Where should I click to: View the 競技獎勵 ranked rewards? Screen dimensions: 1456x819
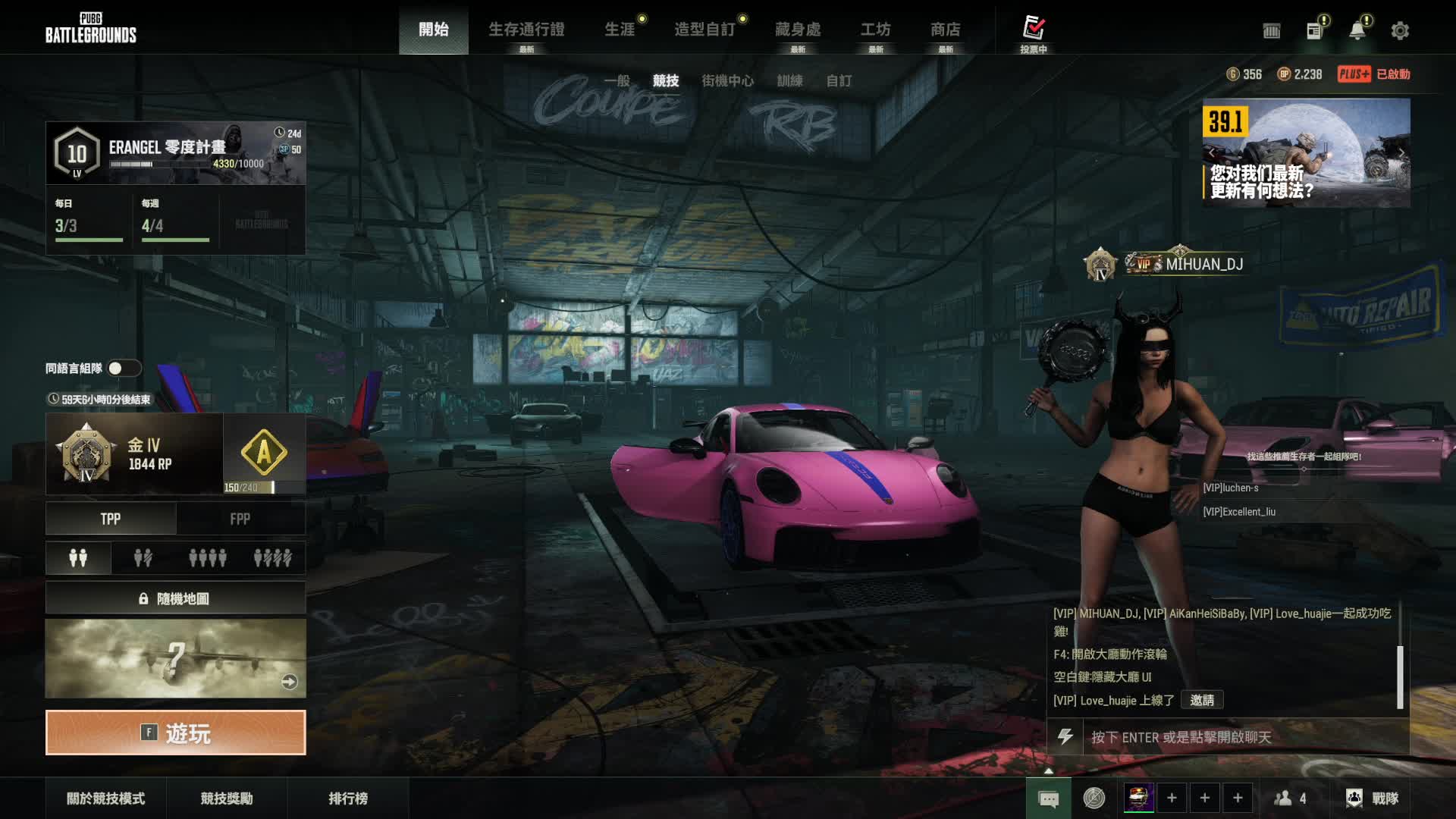(x=227, y=798)
